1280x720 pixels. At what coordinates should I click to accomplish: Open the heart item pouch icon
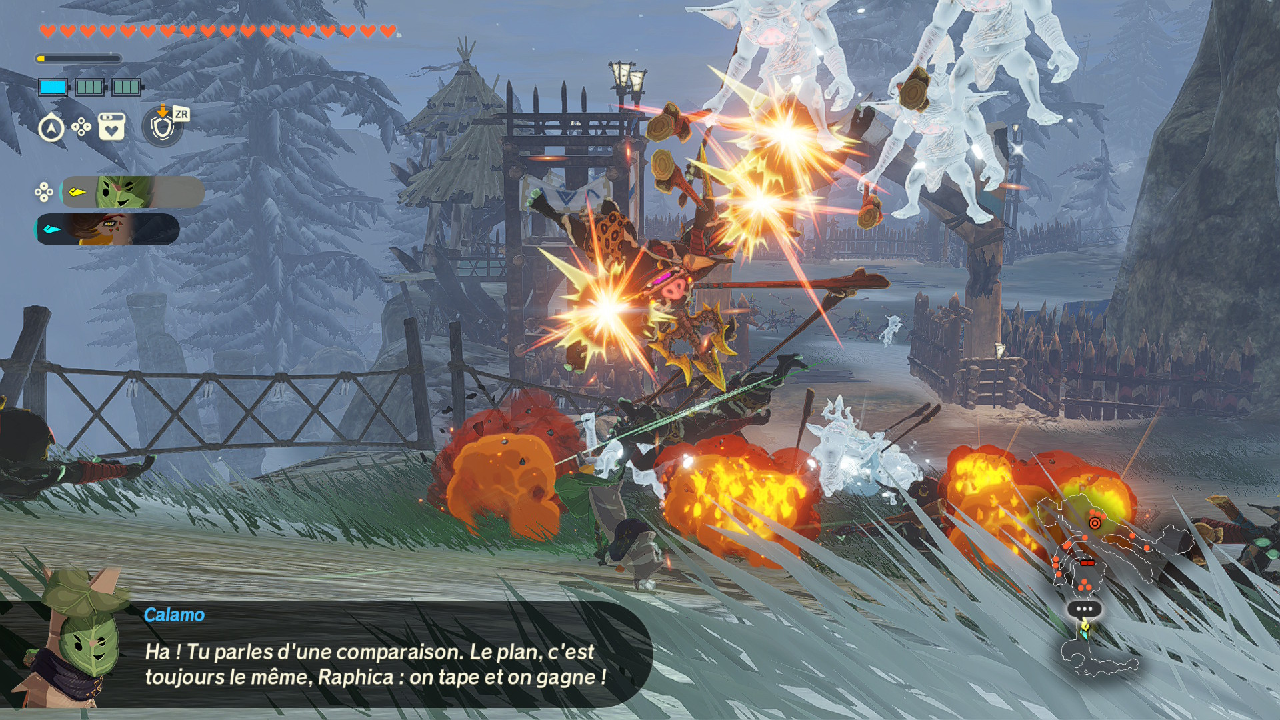pyautogui.click(x=112, y=127)
